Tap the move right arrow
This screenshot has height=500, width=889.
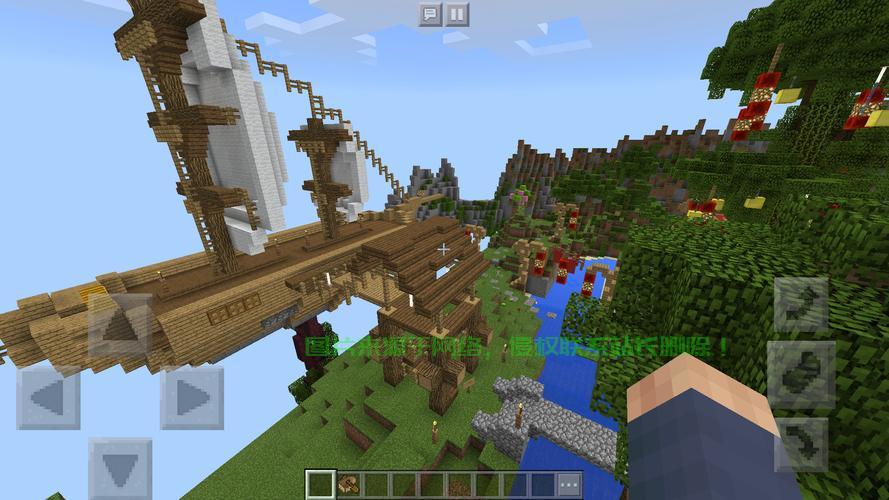pyautogui.click(x=192, y=397)
